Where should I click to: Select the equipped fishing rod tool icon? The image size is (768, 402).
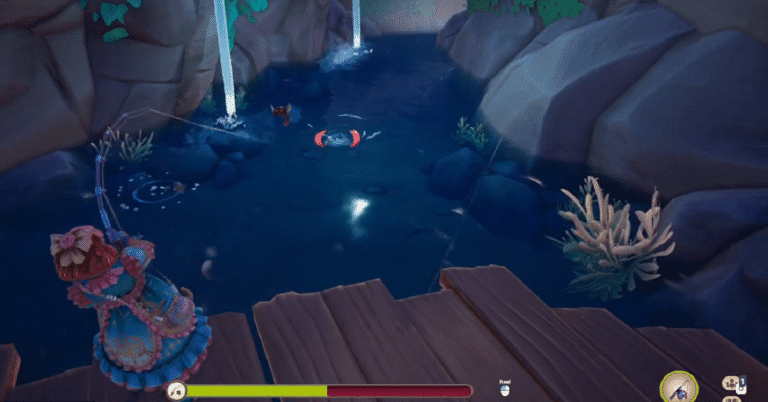(680, 387)
